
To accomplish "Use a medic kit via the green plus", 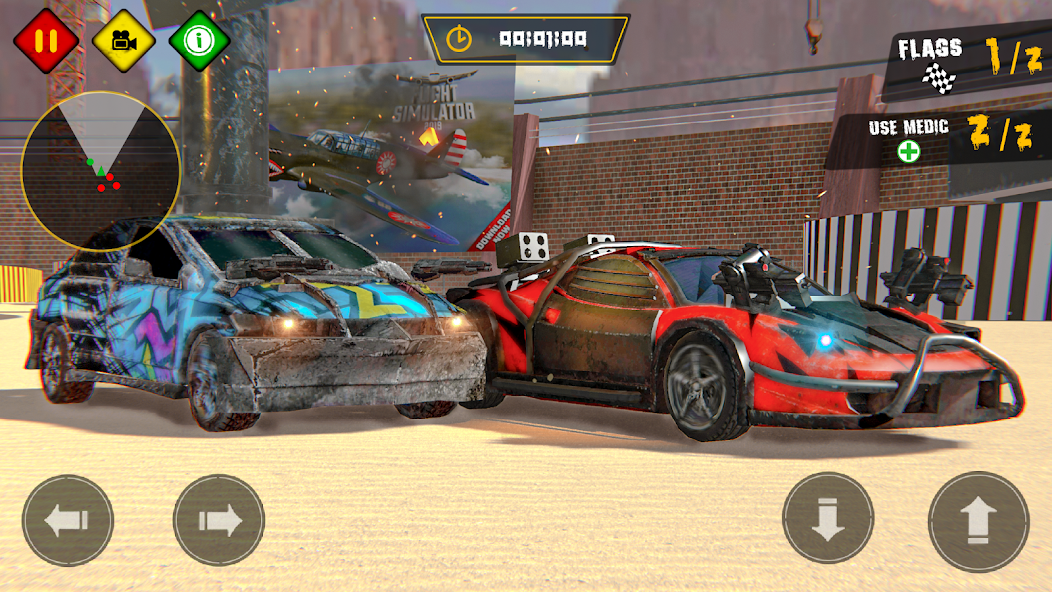I will click(908, 152).
